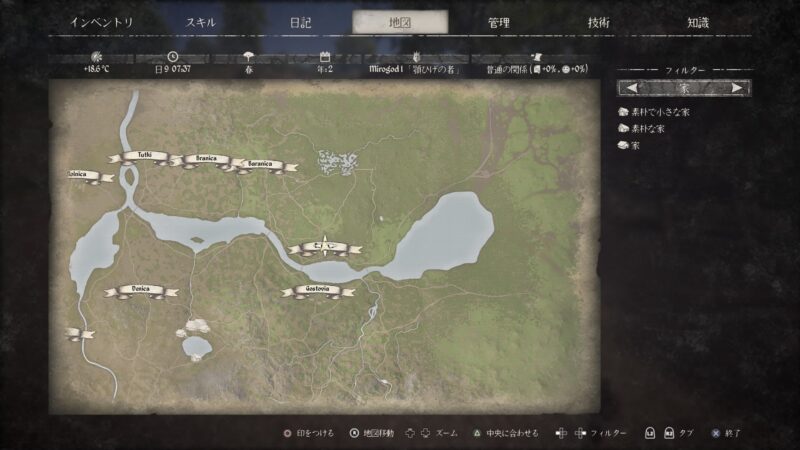The image size is (800, 450).
Task: Toggle the 素朴で小さな家 filter entry
Action: click(x=654, y=112)
